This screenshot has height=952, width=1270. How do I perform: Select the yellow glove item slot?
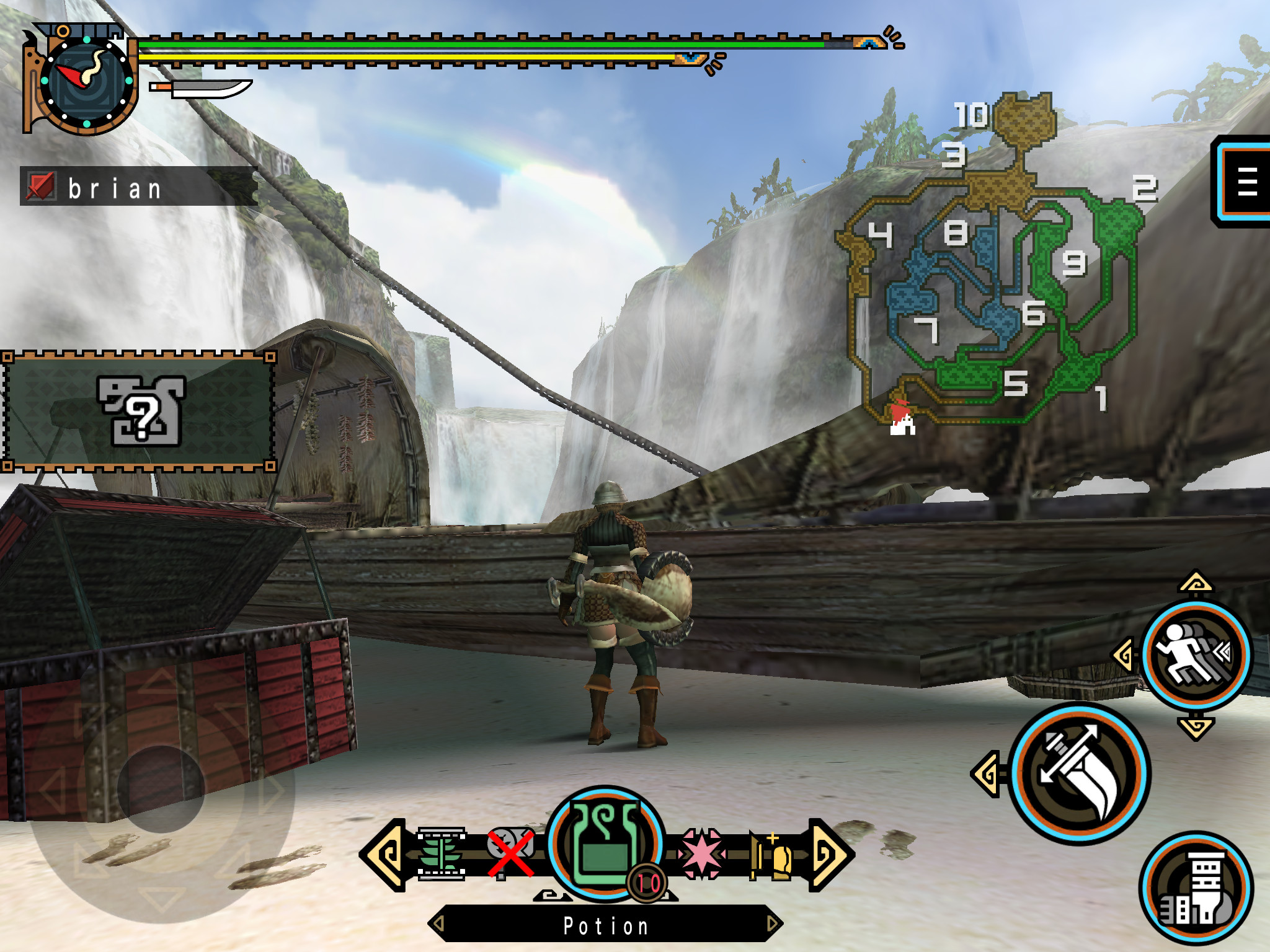773,855
